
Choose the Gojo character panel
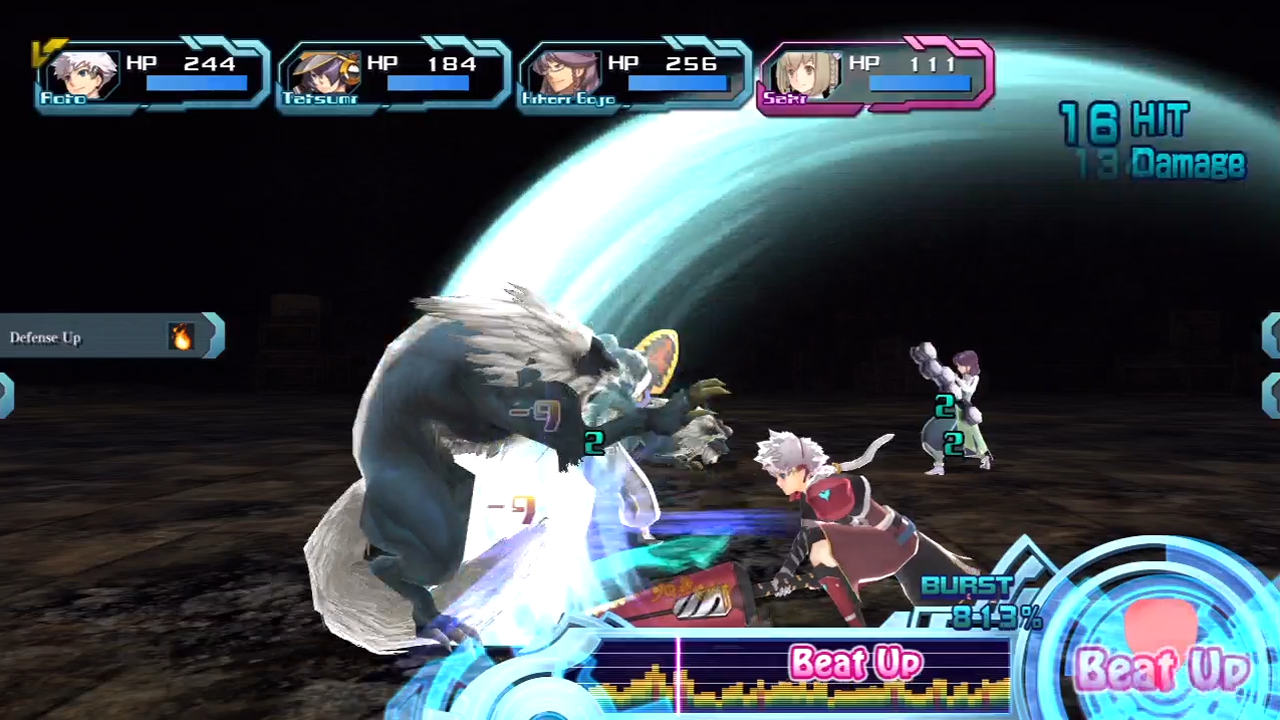pyautogui.click(x=634, y=75)
